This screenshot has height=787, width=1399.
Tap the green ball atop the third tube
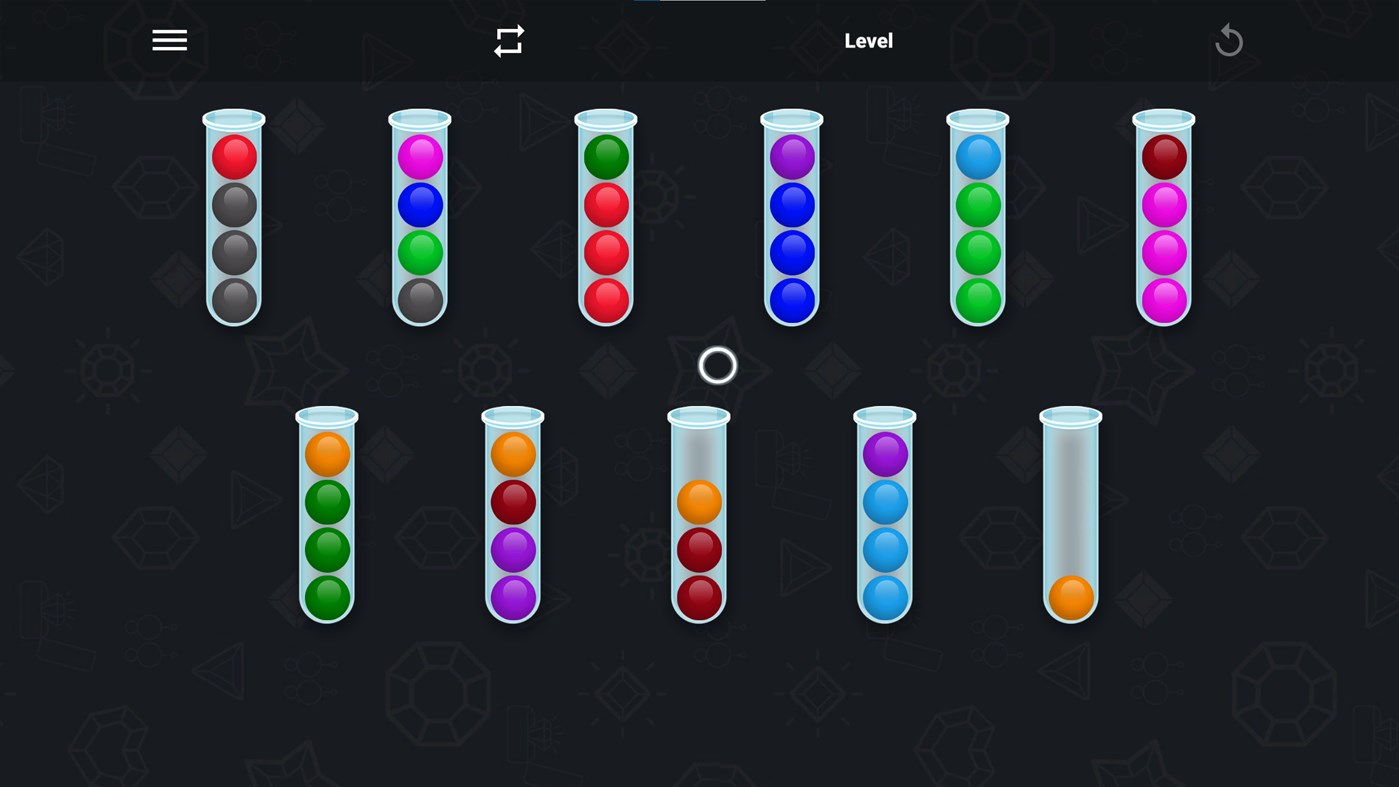pos(605,156)
